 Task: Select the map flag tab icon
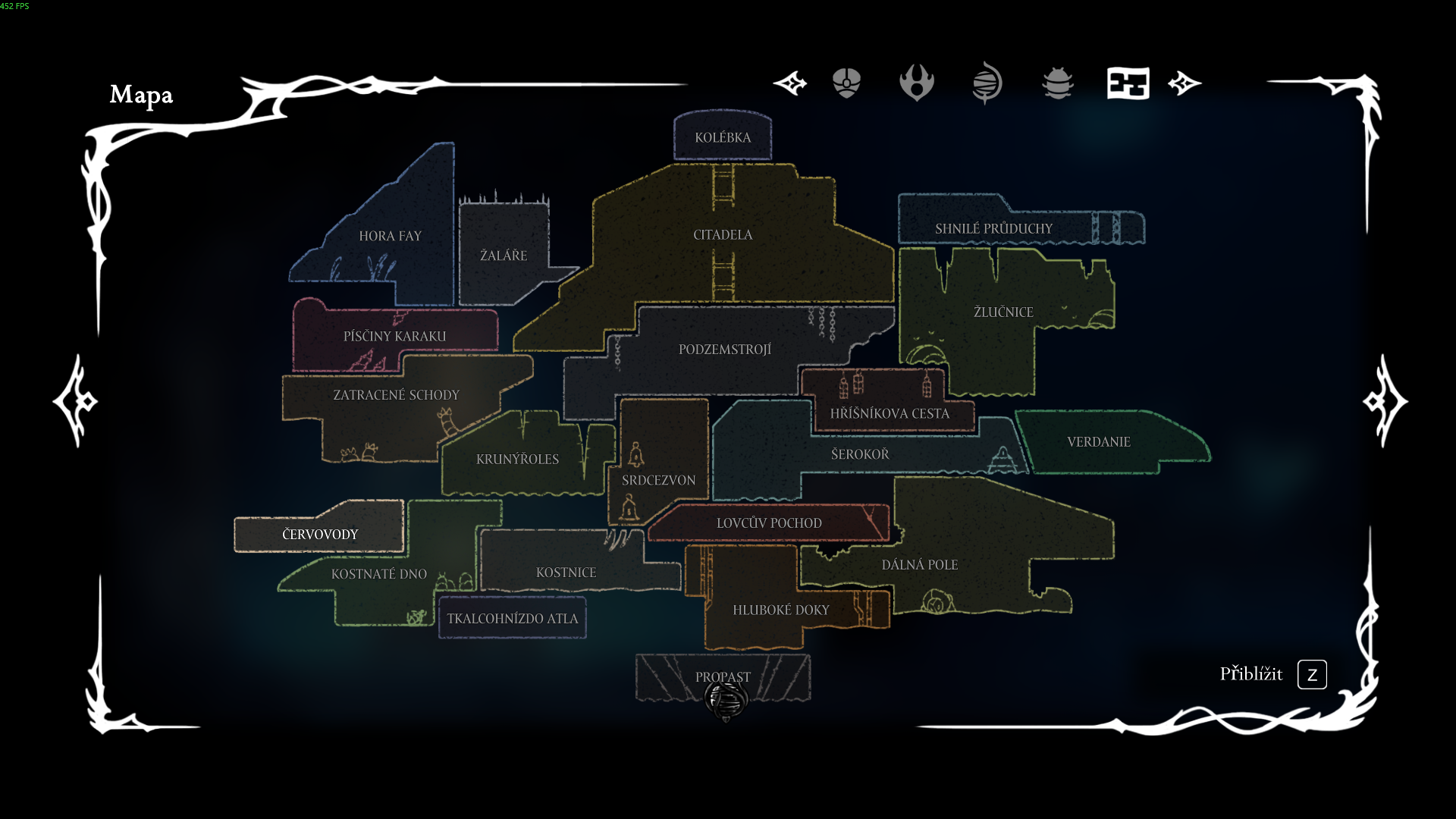click(1128, 83)
